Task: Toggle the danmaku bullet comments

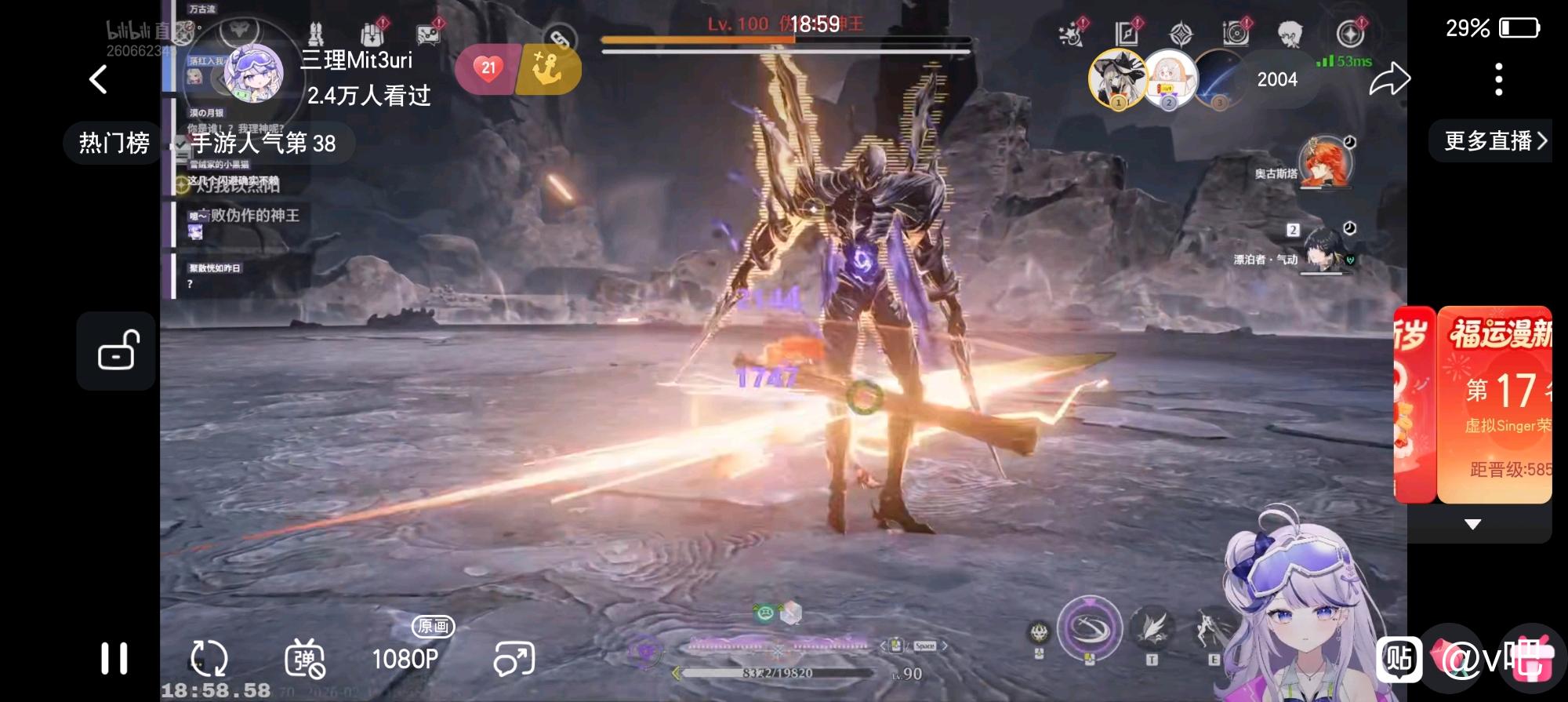Action: click(304, 659)
